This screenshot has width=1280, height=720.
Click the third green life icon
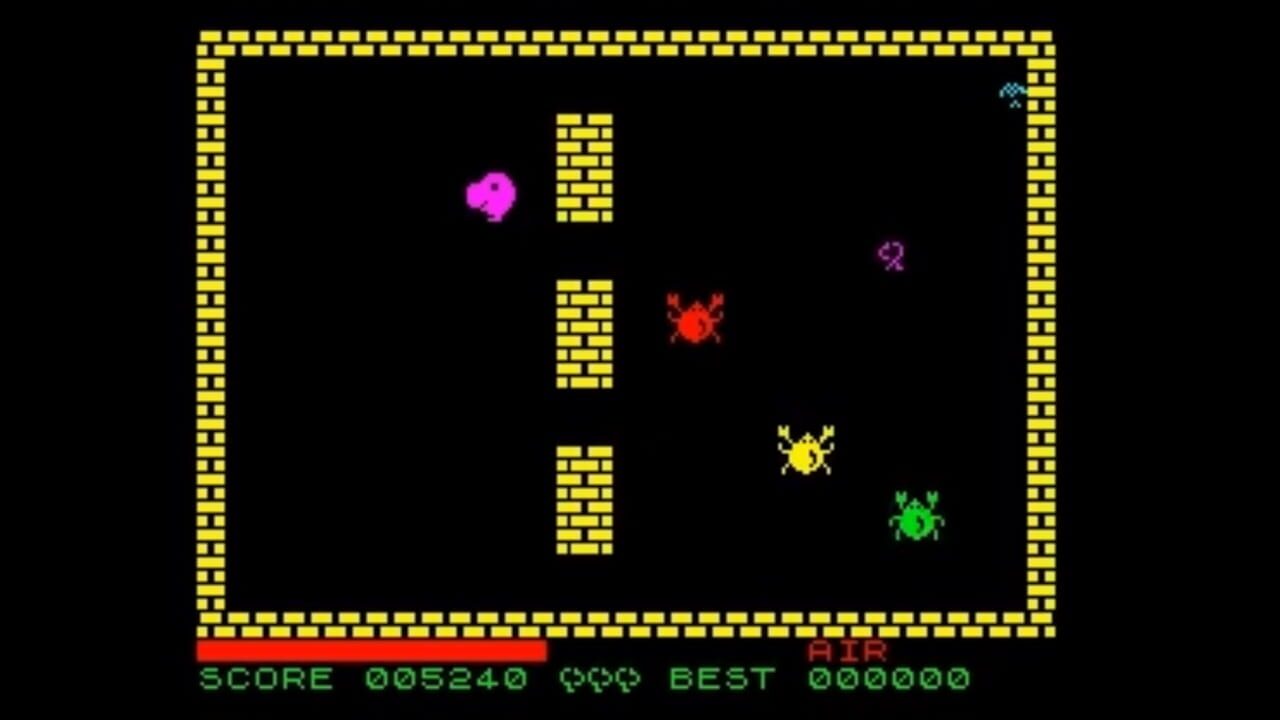[627, 680]
